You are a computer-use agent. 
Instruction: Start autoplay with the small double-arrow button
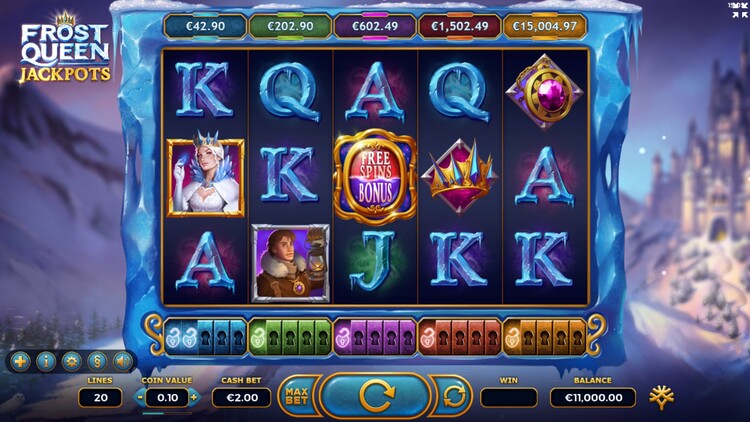coord(454,396)
